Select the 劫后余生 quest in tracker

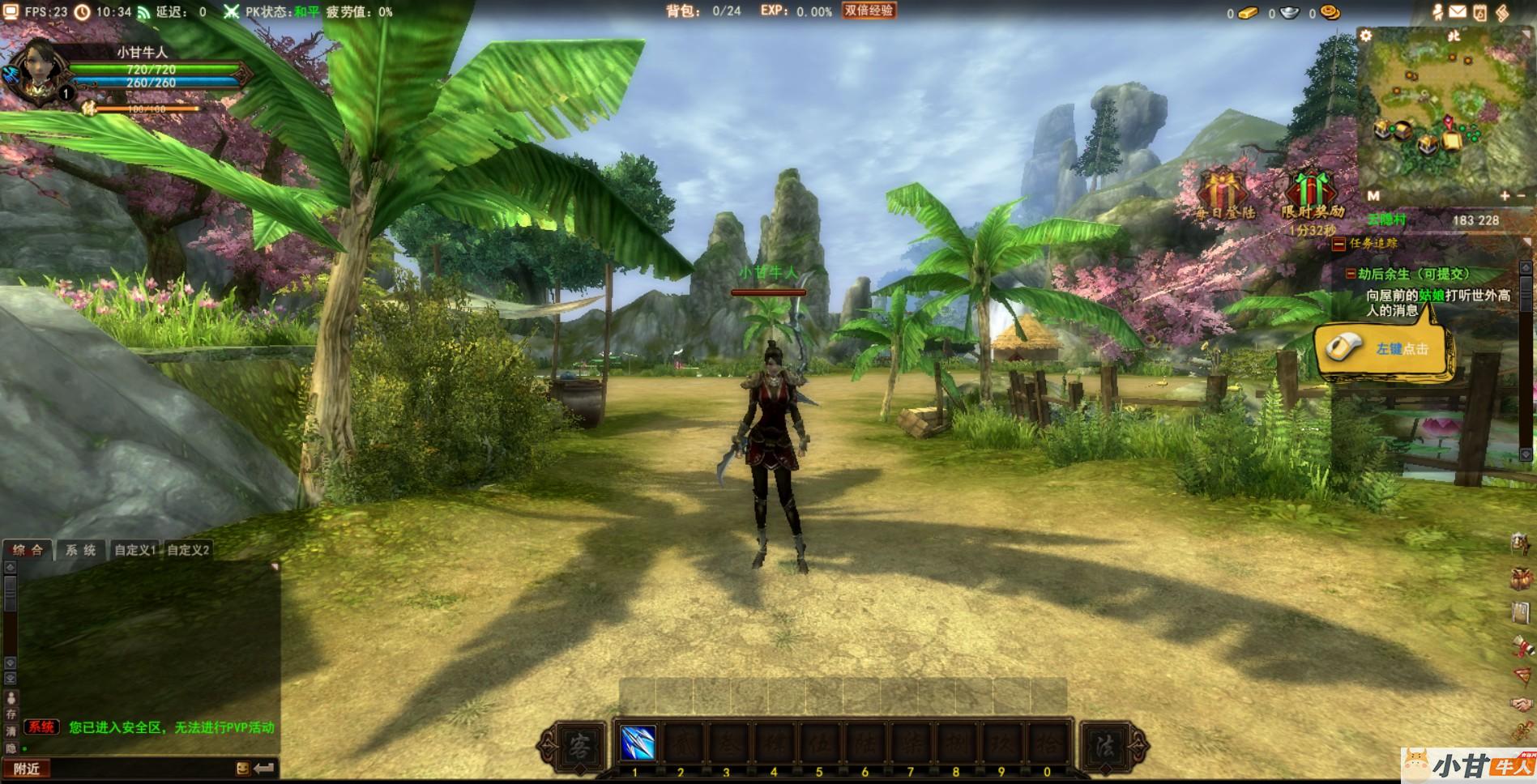click(1413, 274)
